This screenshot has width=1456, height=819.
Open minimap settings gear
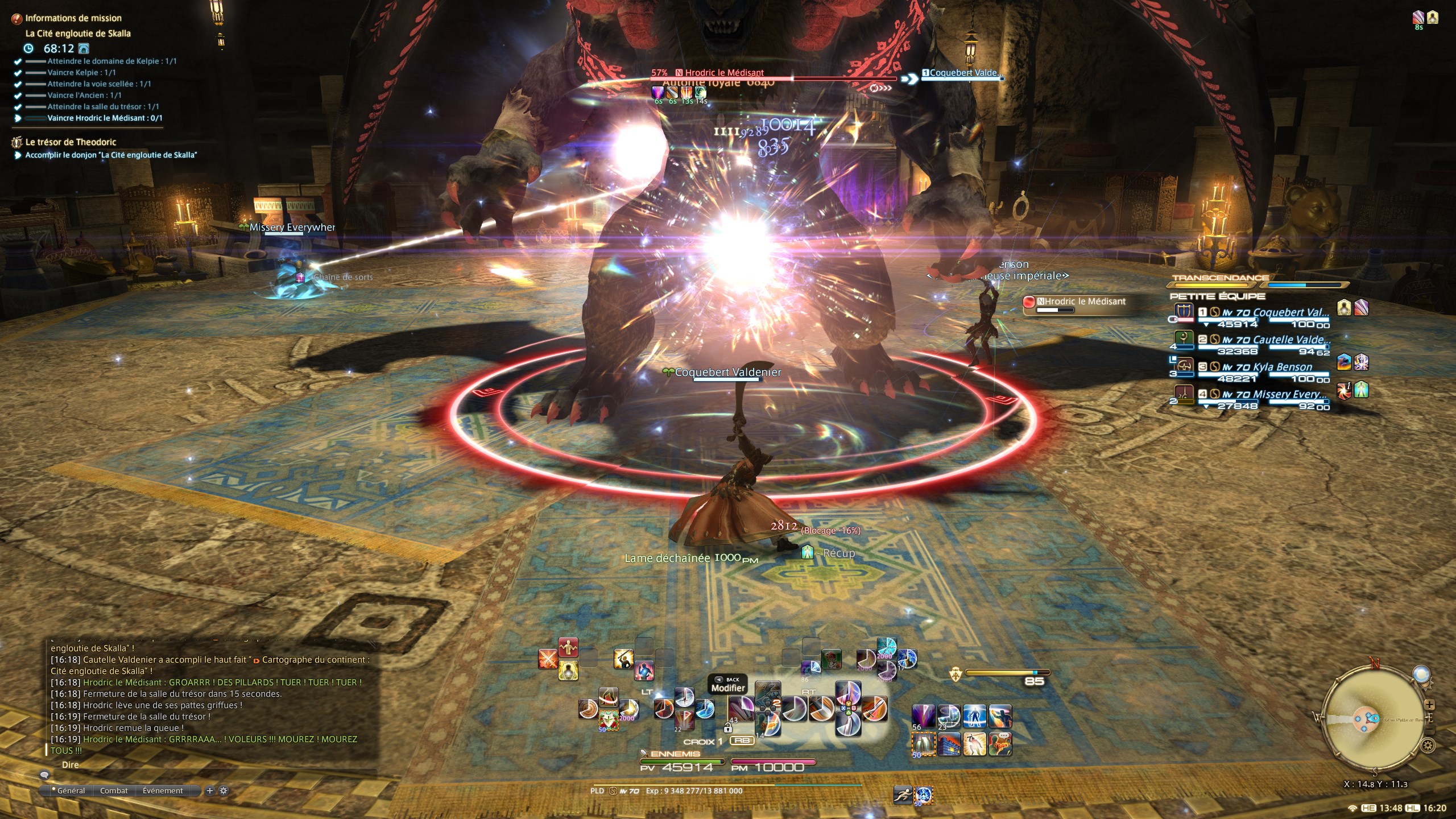[1427, 745]
